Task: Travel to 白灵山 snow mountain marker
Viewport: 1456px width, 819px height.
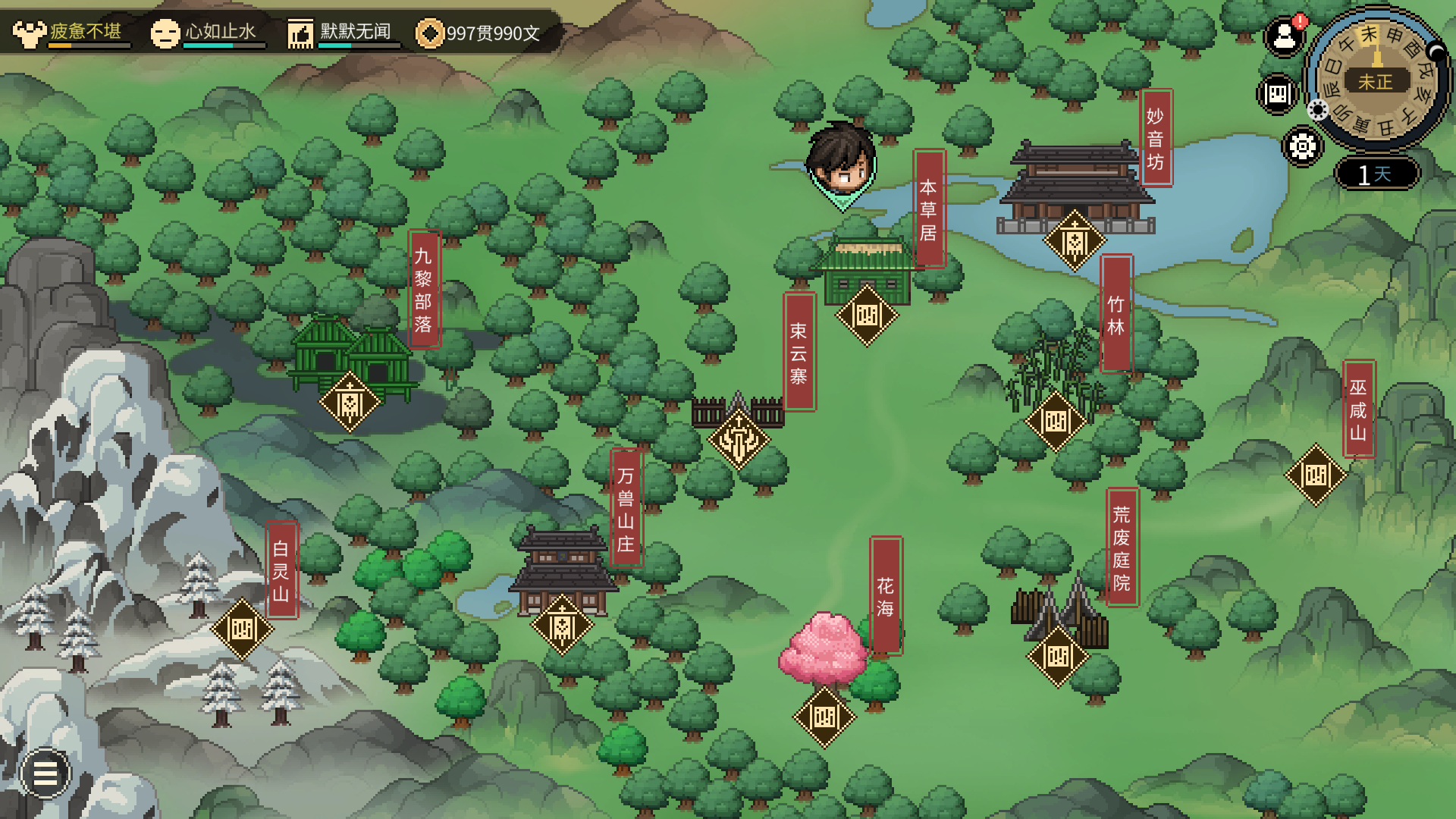Action: coord(242,629)
